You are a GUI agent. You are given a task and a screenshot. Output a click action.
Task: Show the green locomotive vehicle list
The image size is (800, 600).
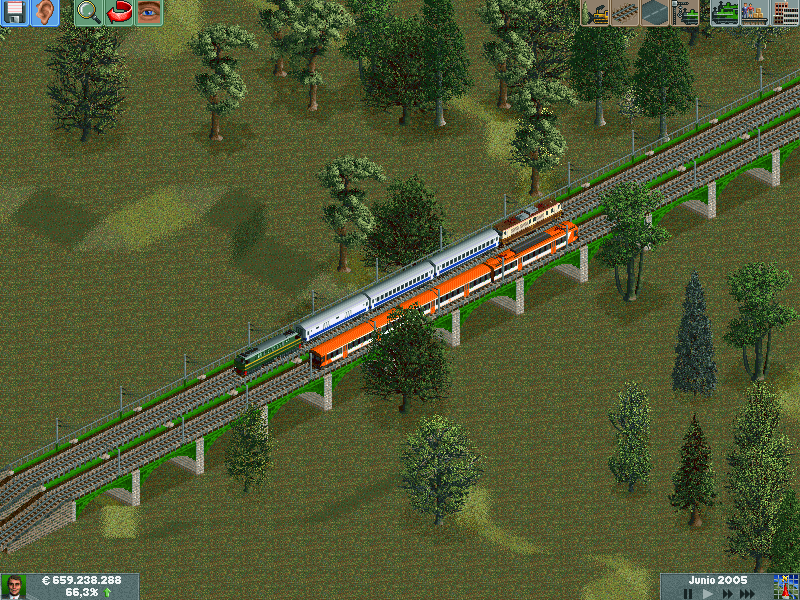(726, 13)
